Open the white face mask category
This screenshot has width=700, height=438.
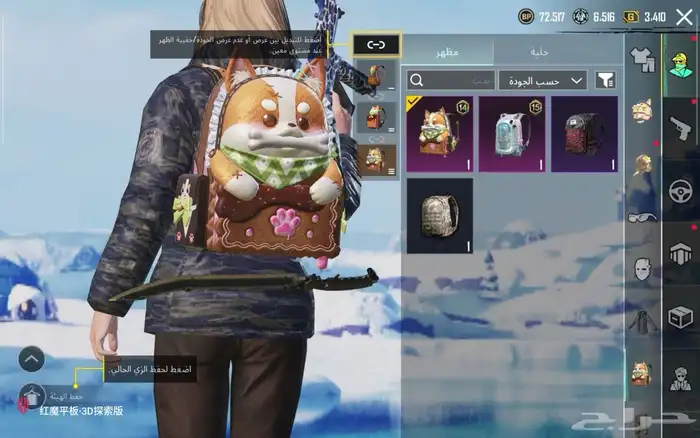tap(641, 269)
